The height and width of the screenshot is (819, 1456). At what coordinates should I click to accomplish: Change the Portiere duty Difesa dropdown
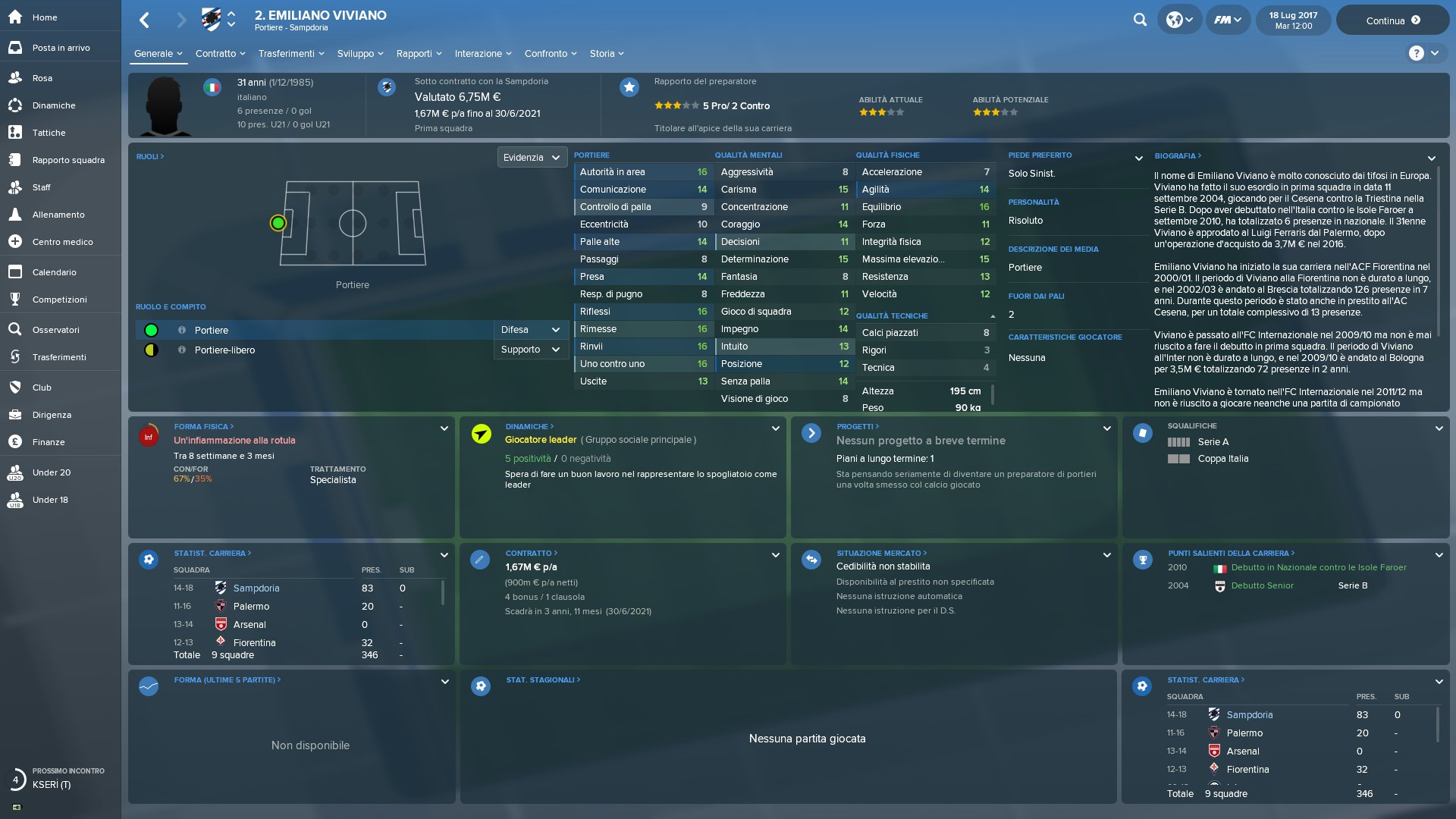531,330
